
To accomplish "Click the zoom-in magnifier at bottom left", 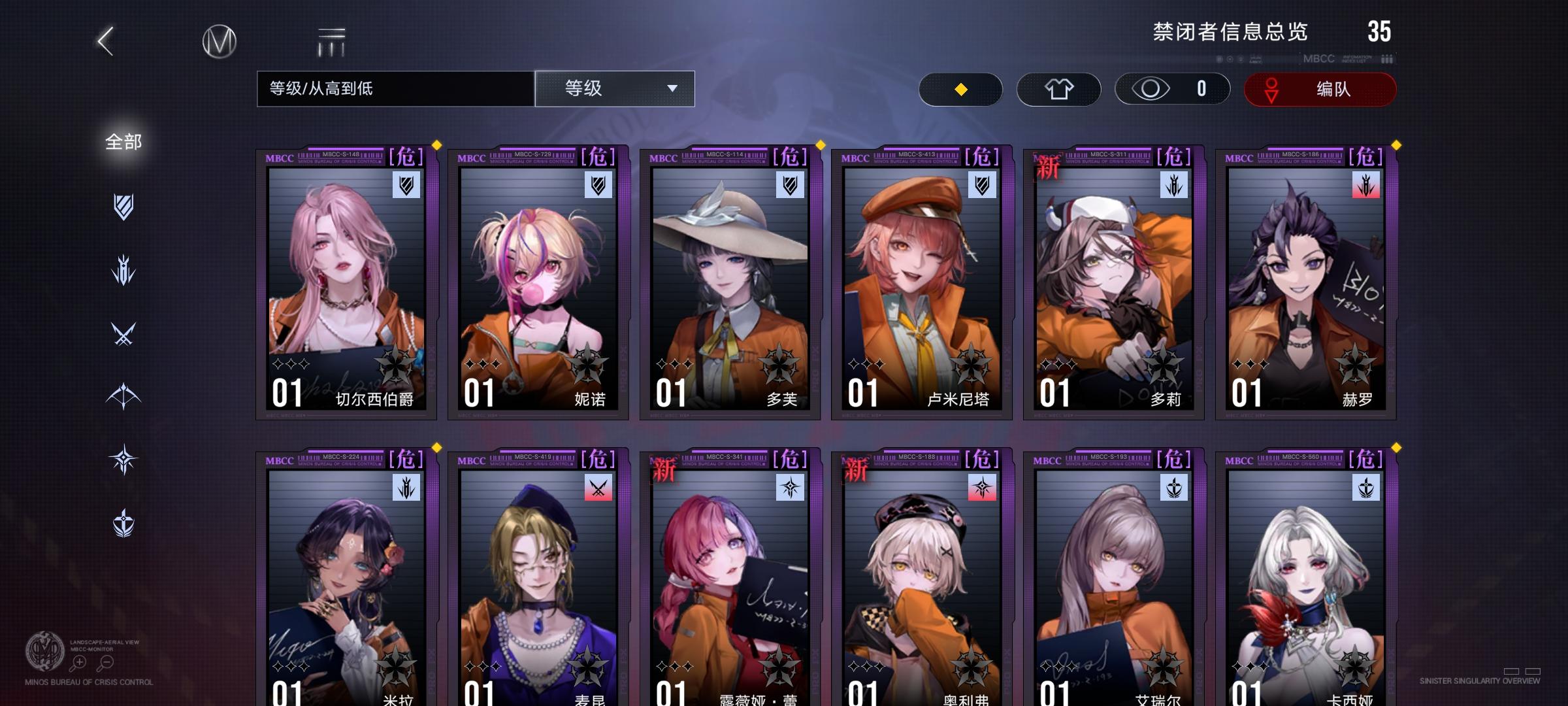I will (x=78, y=662).
